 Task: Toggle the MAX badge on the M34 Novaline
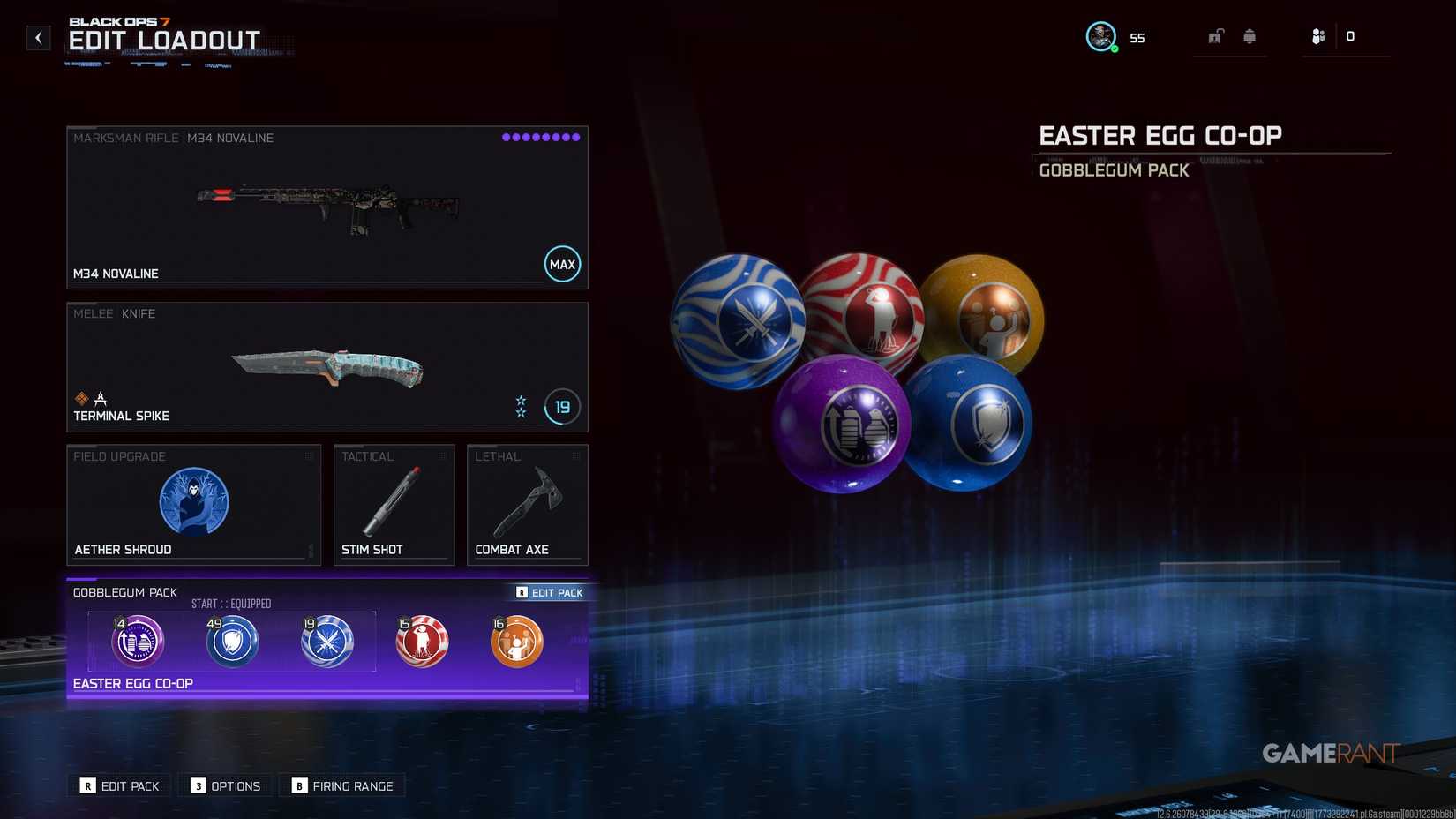(x=562, y=263)
